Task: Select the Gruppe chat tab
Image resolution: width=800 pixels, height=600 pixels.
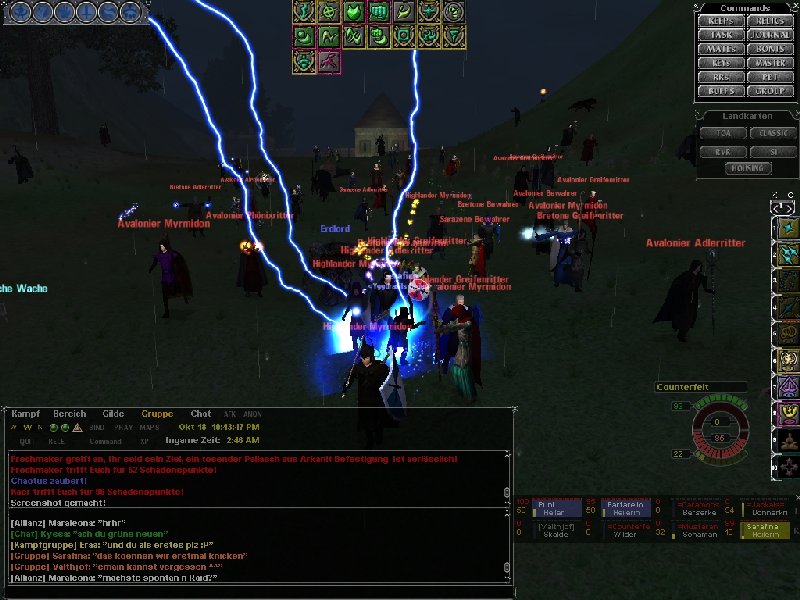Action: coord(157,413)
